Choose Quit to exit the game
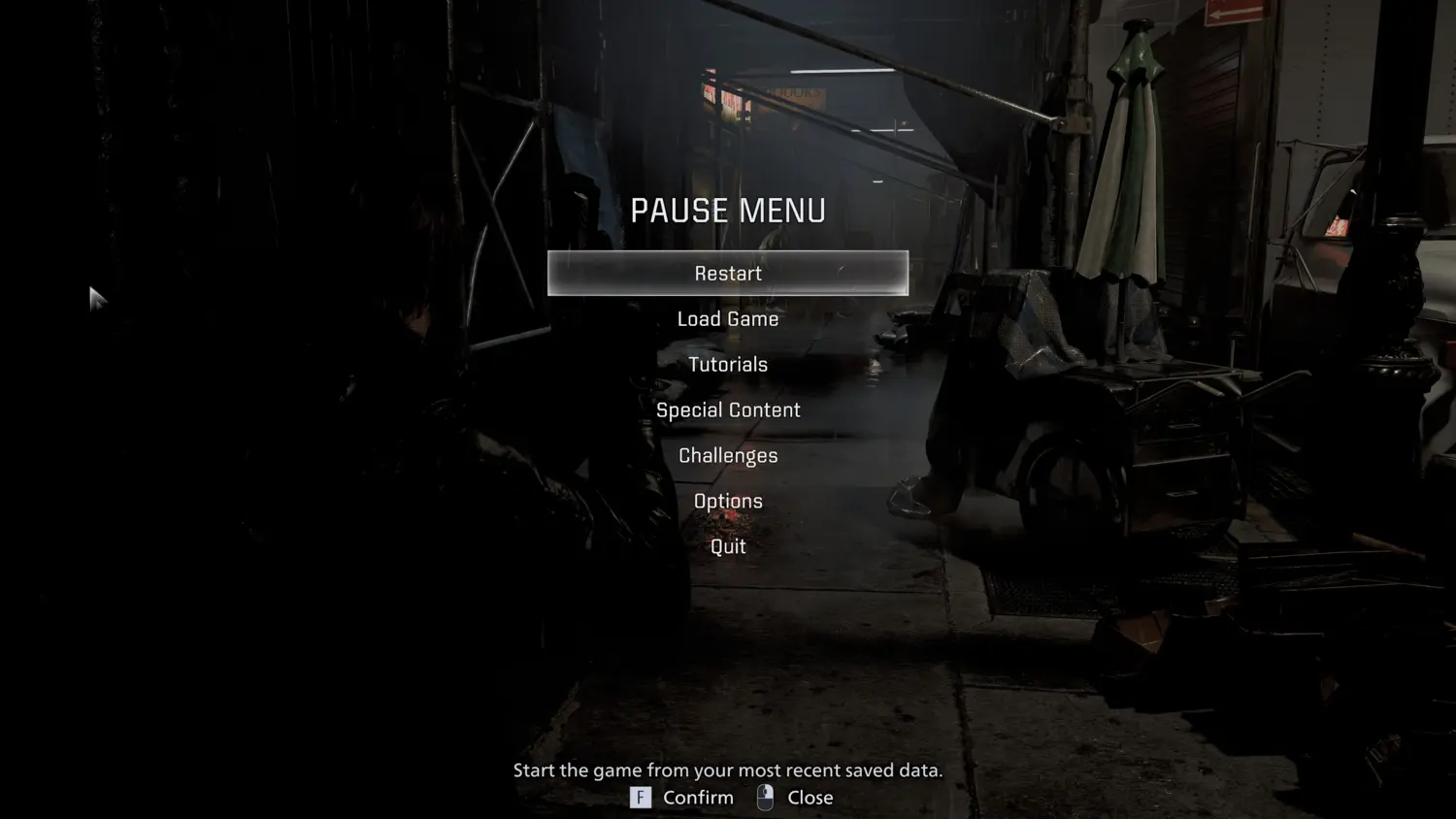 pos(728,547)
